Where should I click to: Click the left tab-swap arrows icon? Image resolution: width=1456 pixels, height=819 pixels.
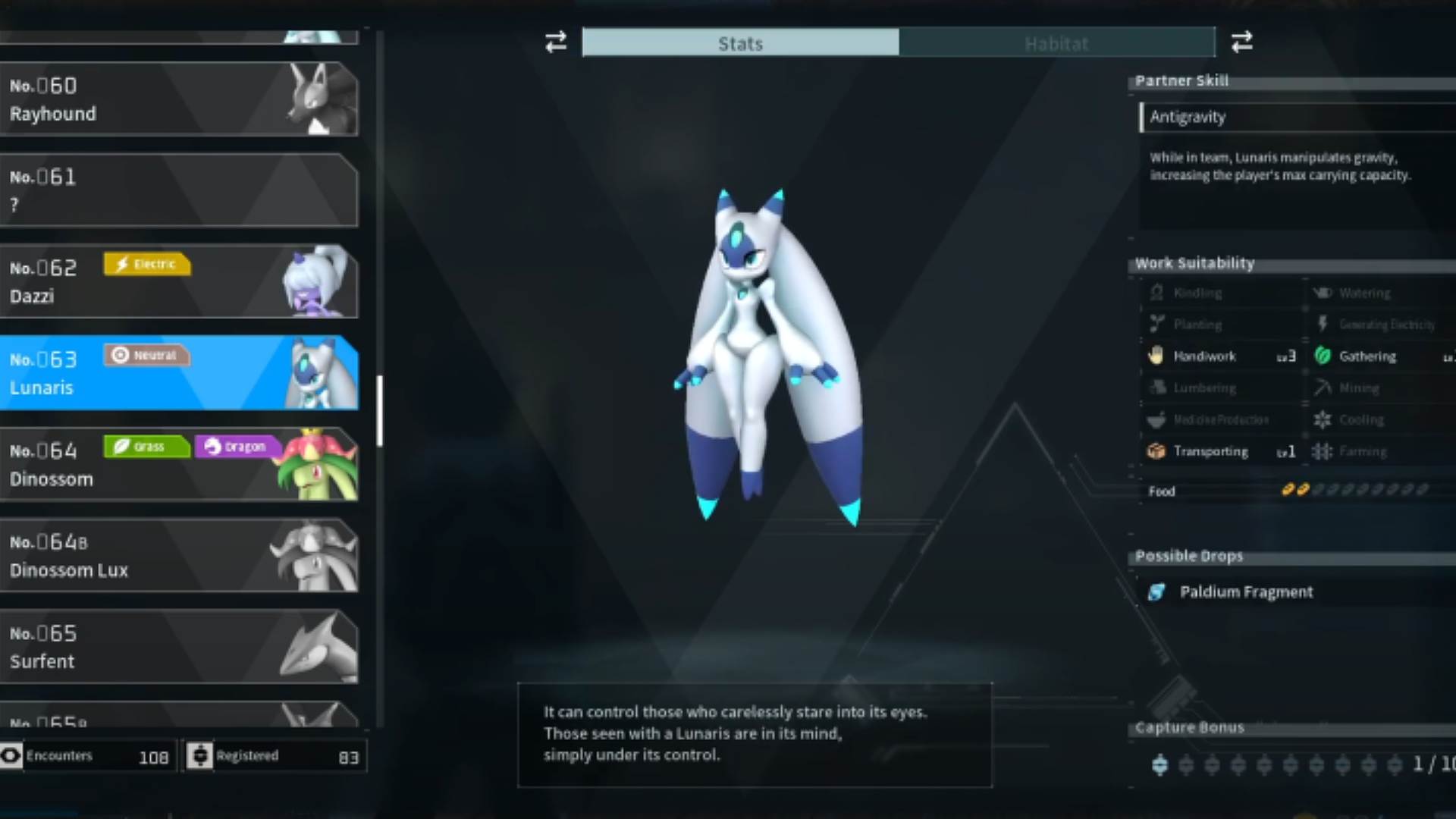click(x=556, y=42)
